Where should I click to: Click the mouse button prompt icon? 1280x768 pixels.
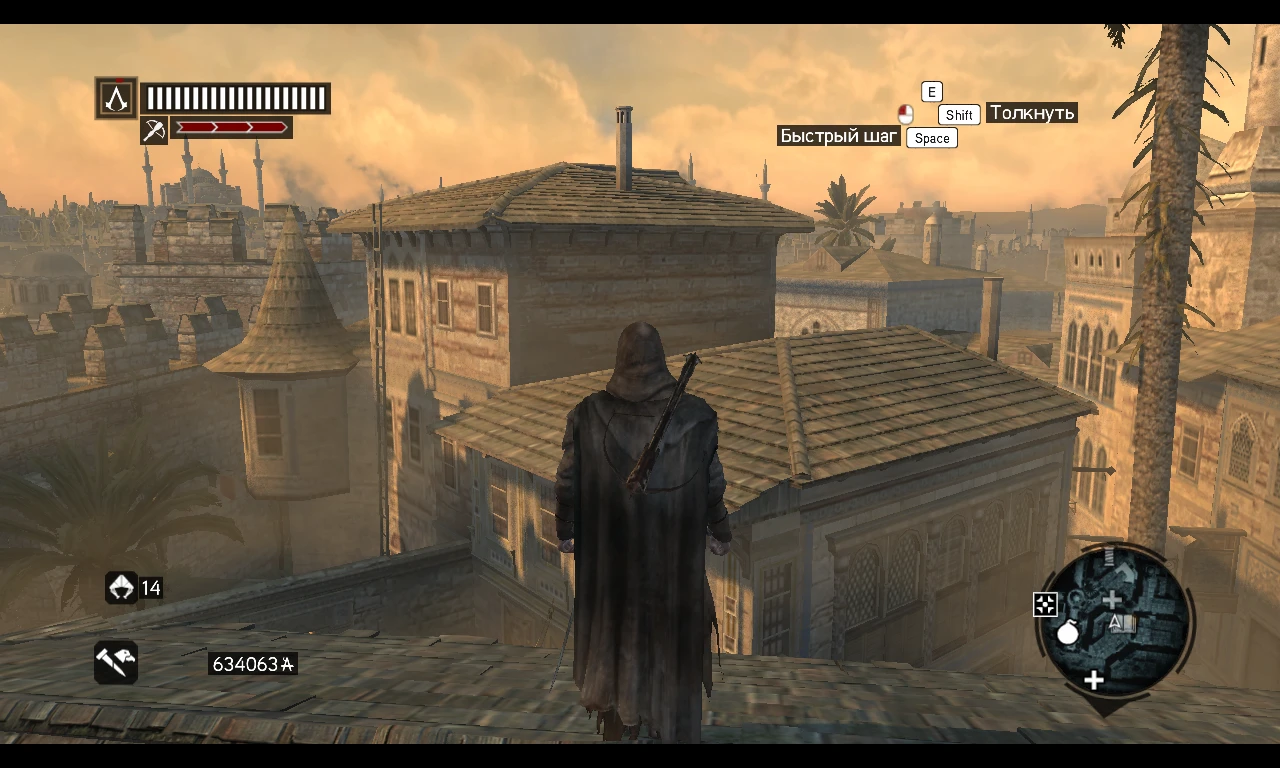(x=905, y=114)
